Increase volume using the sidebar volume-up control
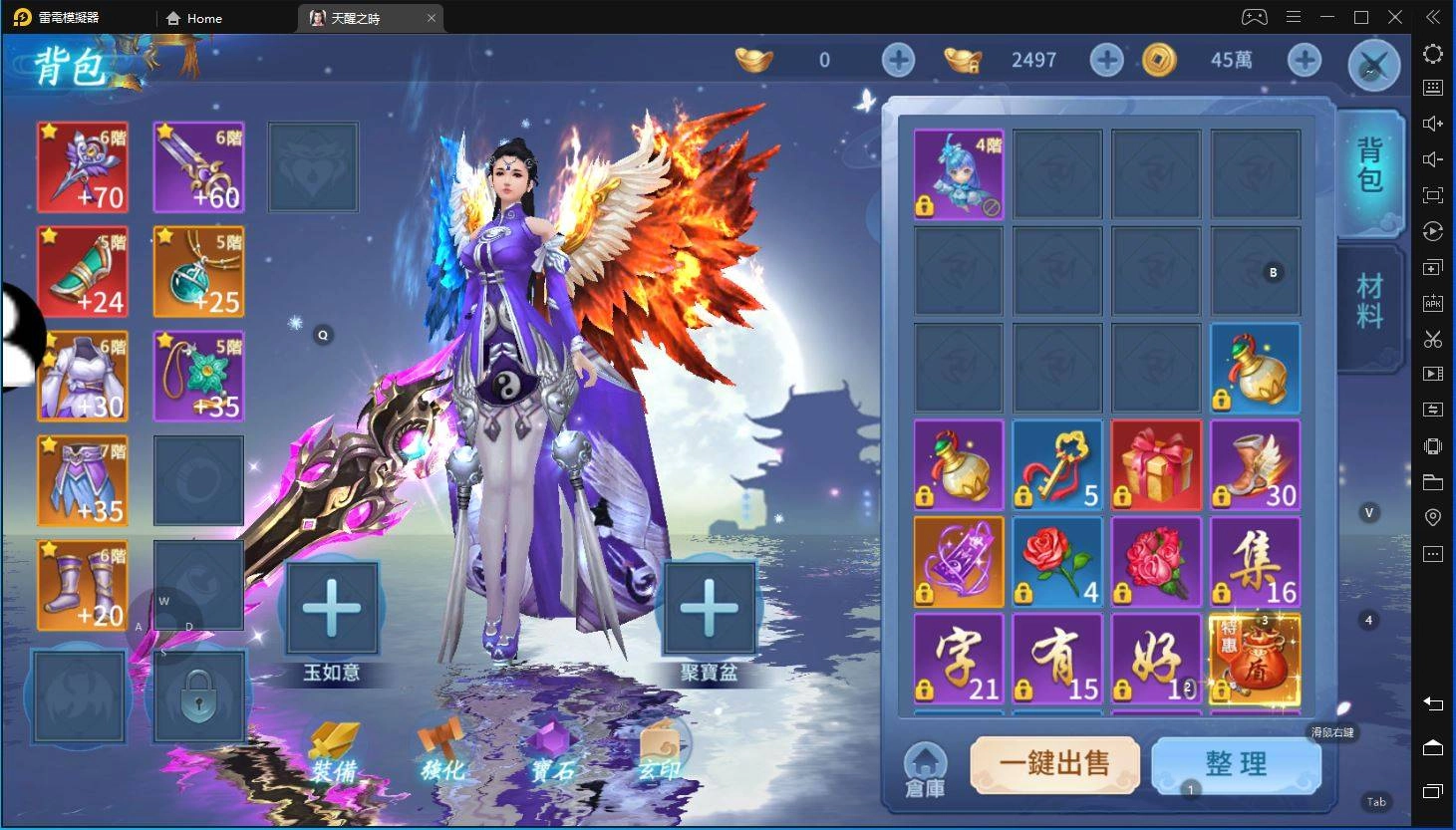Image resolution: width=1456 pixels, height=830 pixels. coord(1432,122)
